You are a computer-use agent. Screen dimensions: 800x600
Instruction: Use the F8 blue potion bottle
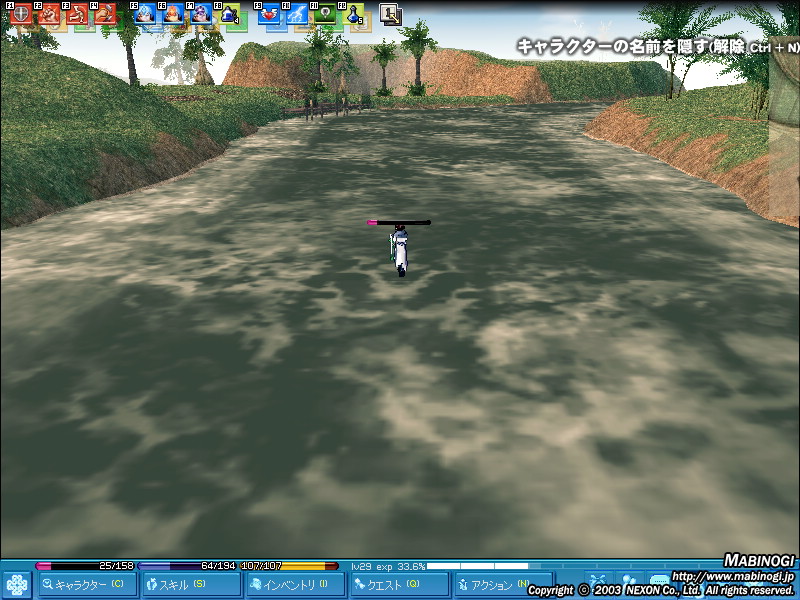229,14
